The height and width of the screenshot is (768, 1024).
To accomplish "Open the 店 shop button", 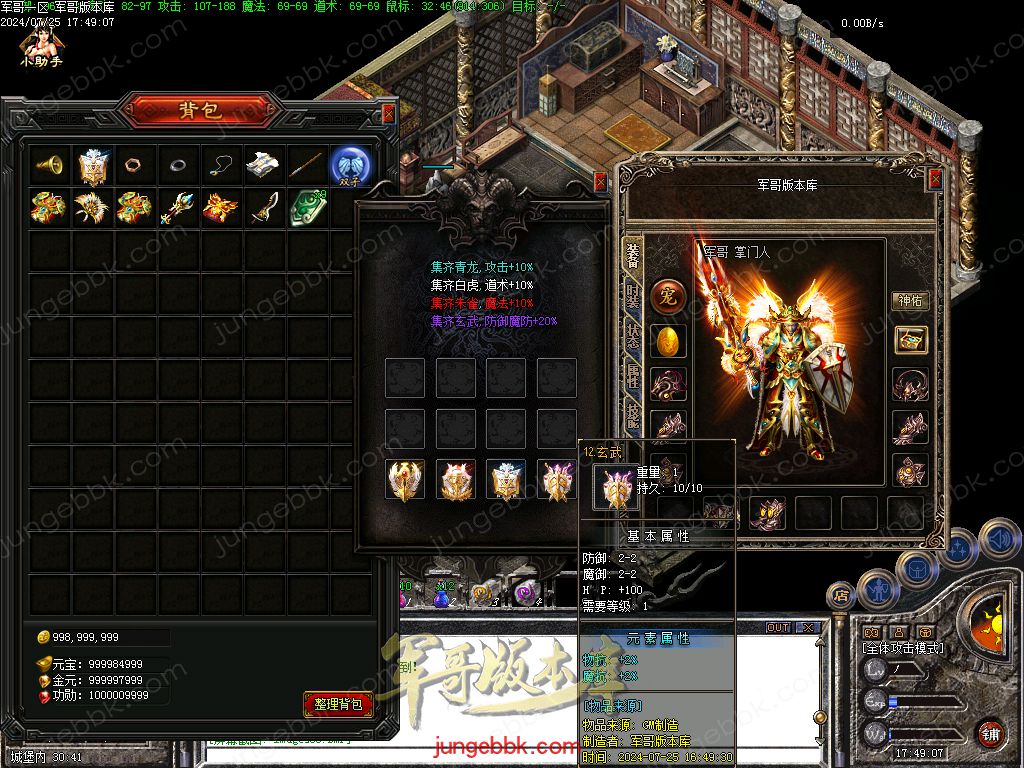I will click(x=842, y=596).
